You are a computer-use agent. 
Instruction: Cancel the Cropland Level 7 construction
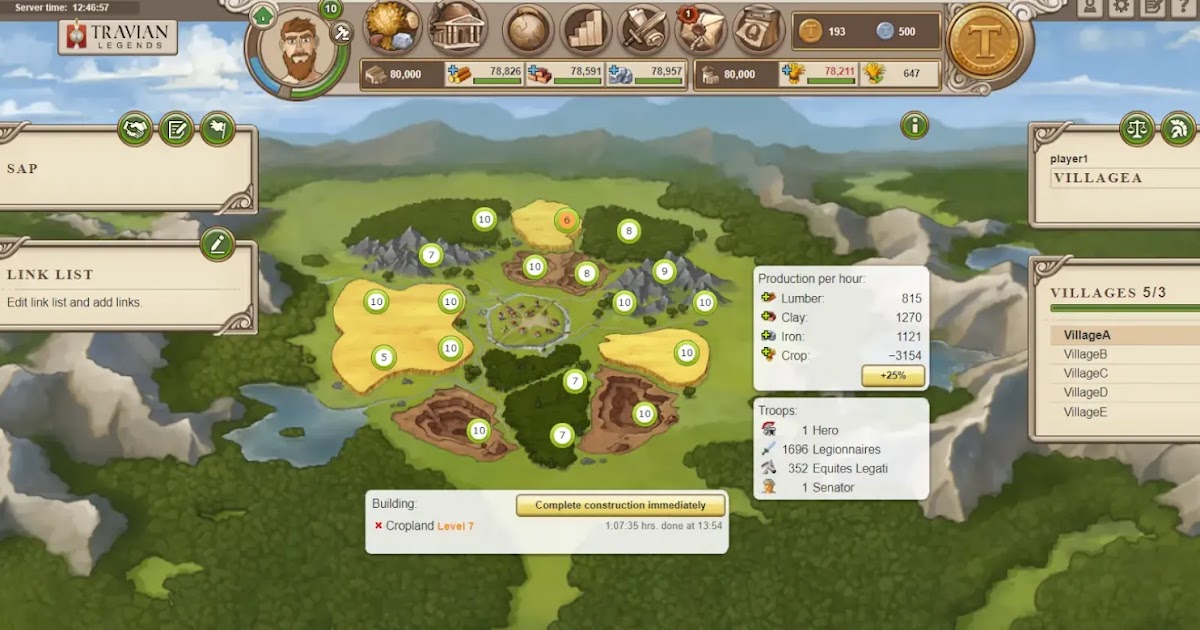(378, 526)
